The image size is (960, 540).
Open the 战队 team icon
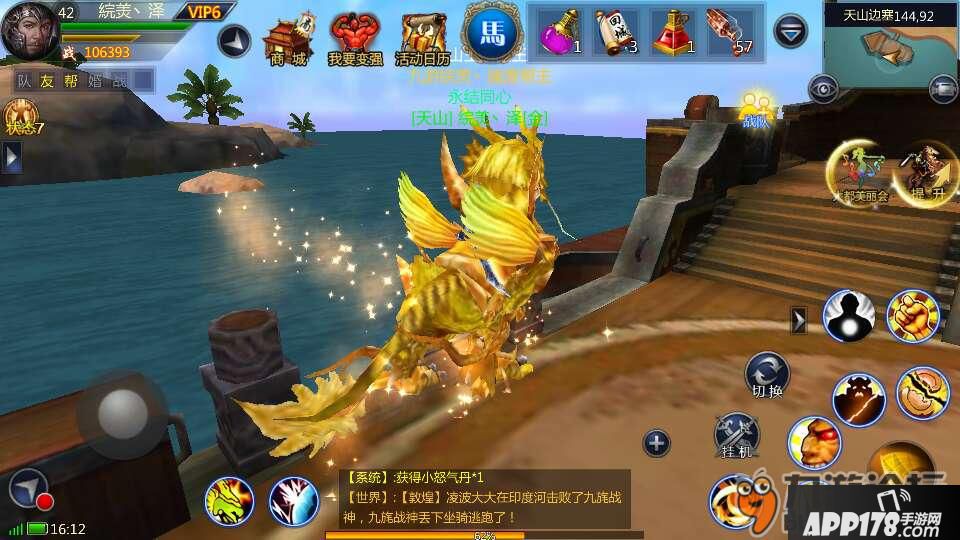point(757,108)
